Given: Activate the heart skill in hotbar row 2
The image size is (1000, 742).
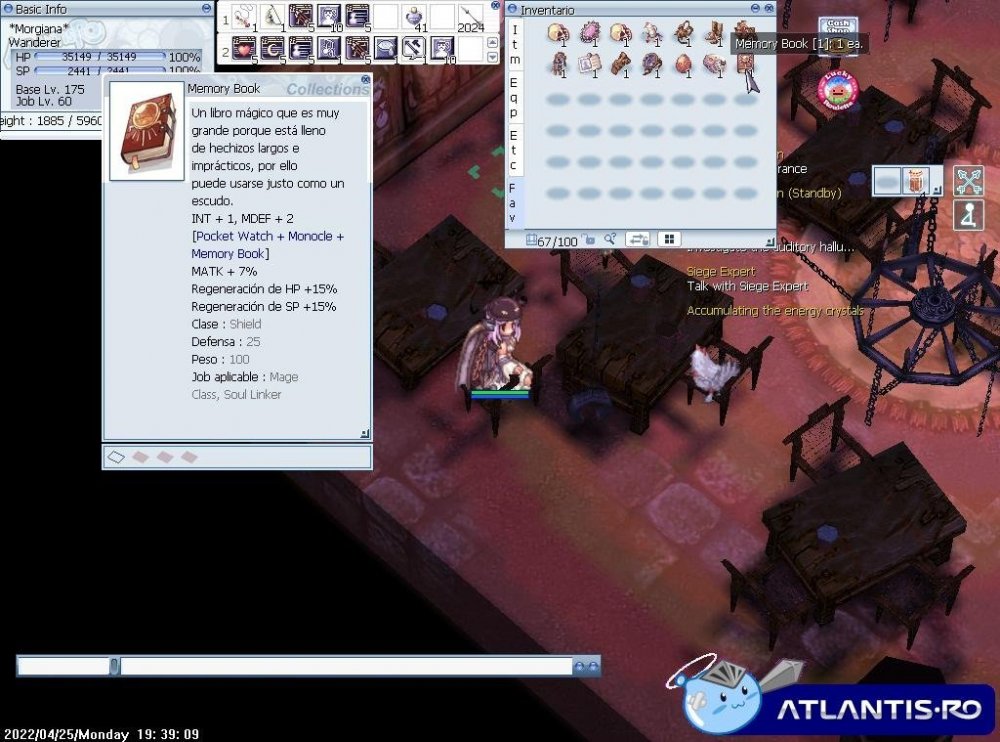Looking at the screenshot, I should [244, 48].
